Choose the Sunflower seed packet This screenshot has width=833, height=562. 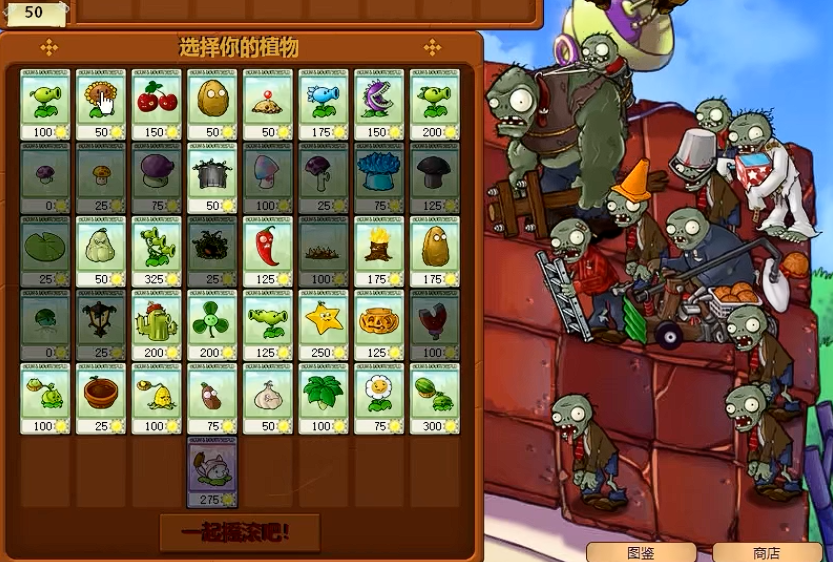pyautogui.click(x=101, y=104)
